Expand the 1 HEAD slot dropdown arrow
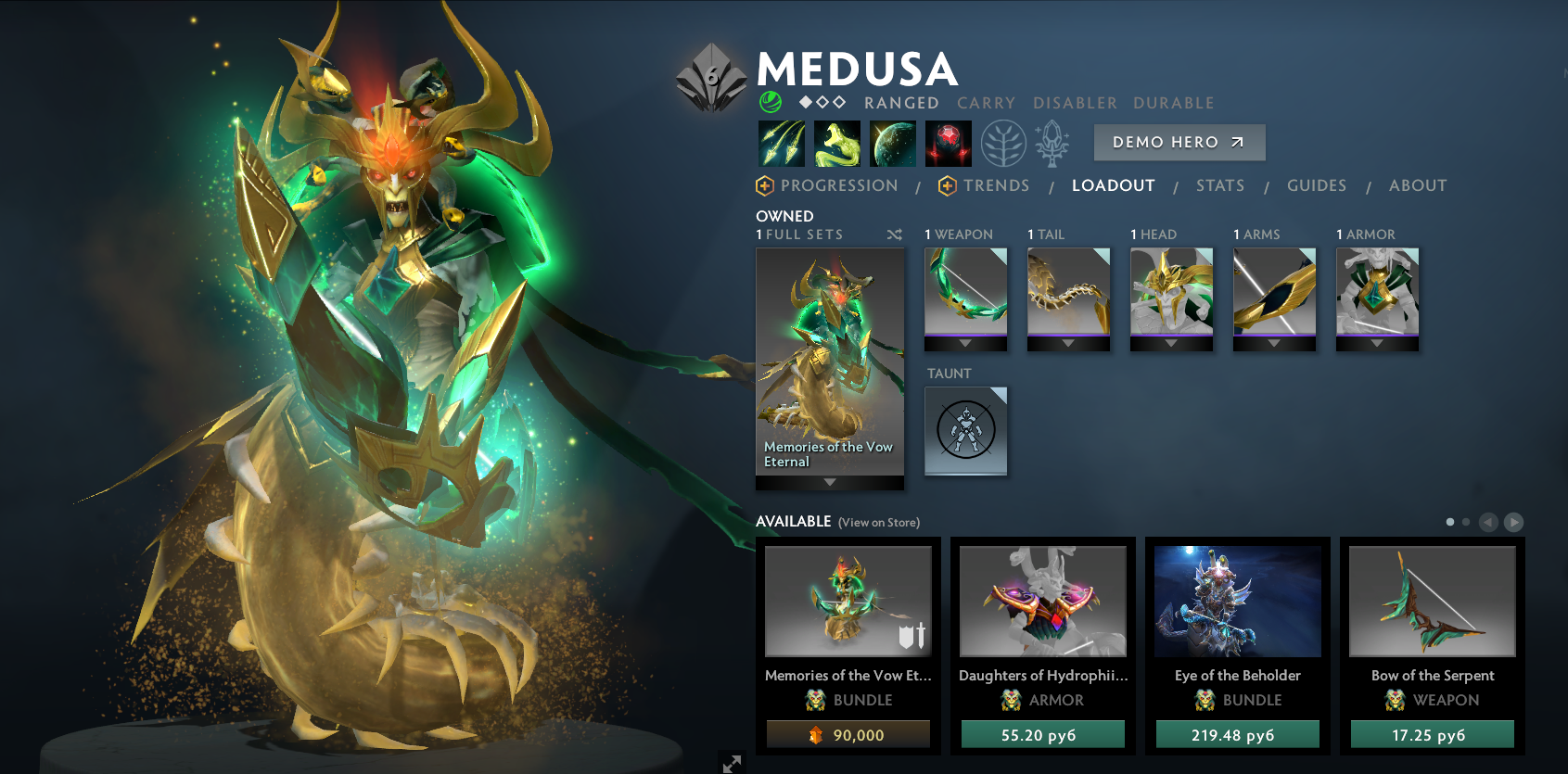The width and height of the screenshot is (1568, 774). 1171,344
